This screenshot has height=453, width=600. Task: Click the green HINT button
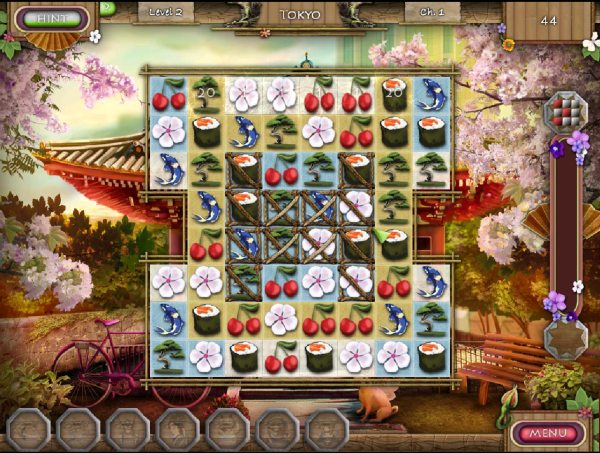pos(46,18)
